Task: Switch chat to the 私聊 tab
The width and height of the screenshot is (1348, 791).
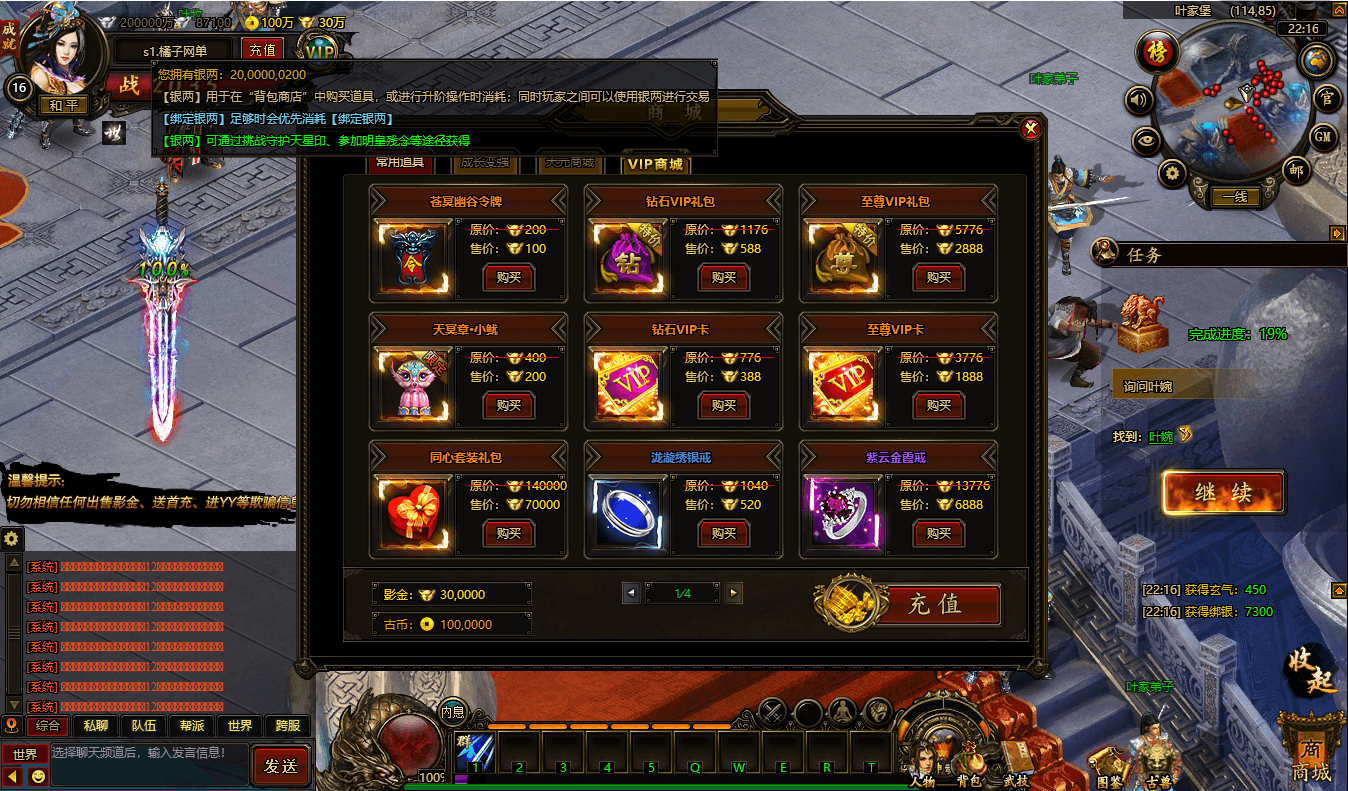Action: click(x=96, y=726)
